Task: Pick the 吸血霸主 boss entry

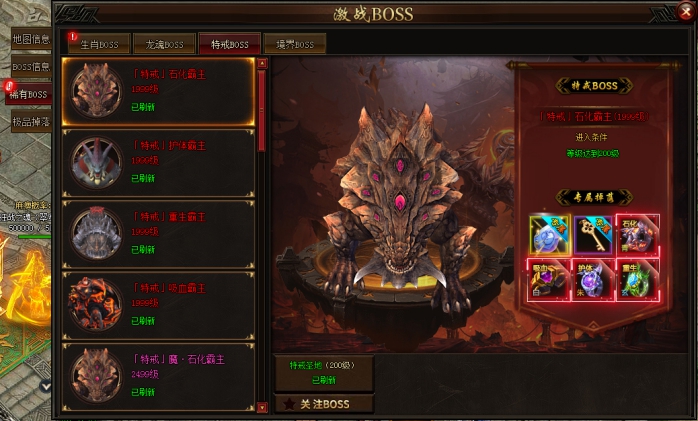Action: 159,304
